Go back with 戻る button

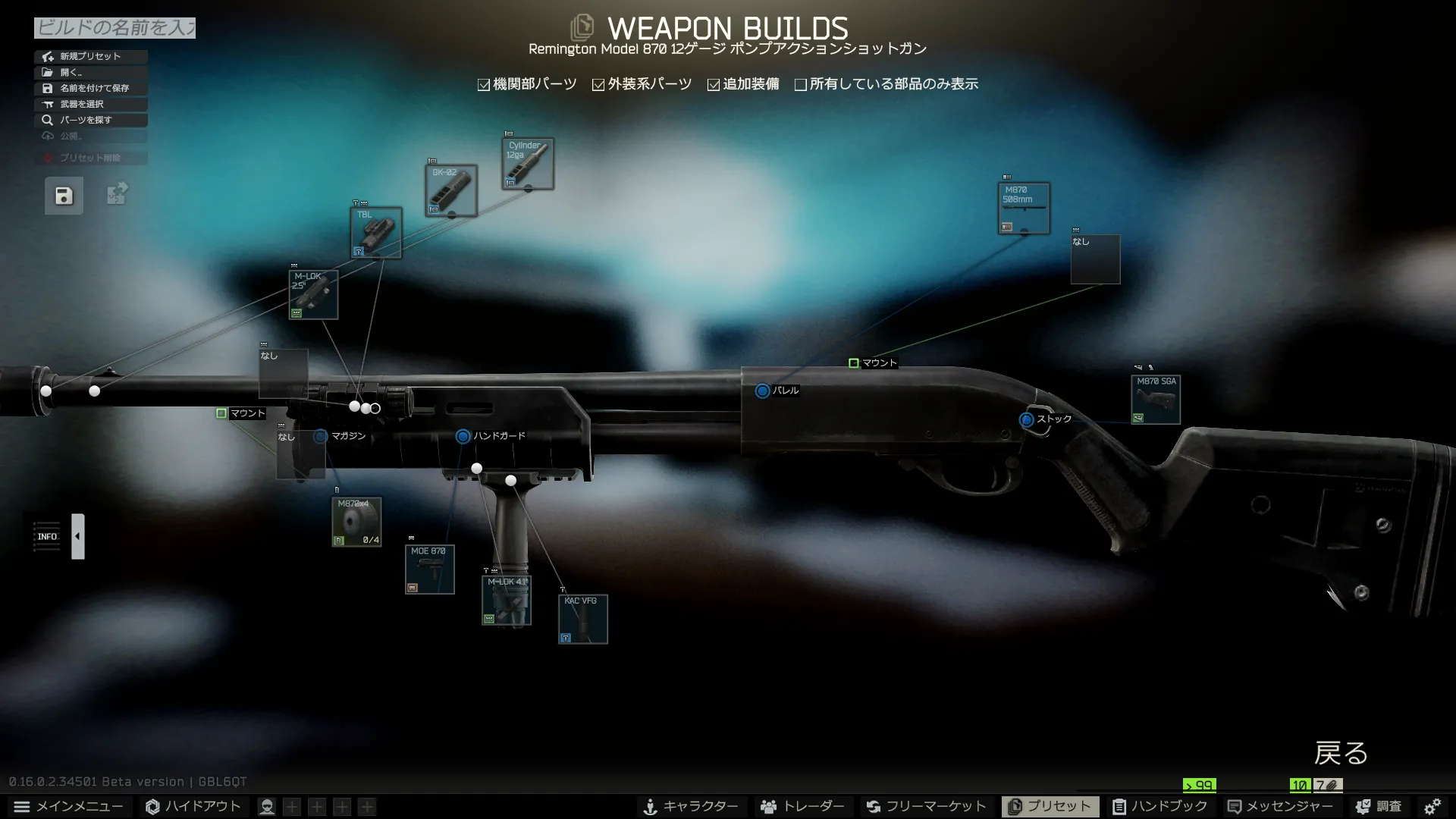(x=1341, y=753)
